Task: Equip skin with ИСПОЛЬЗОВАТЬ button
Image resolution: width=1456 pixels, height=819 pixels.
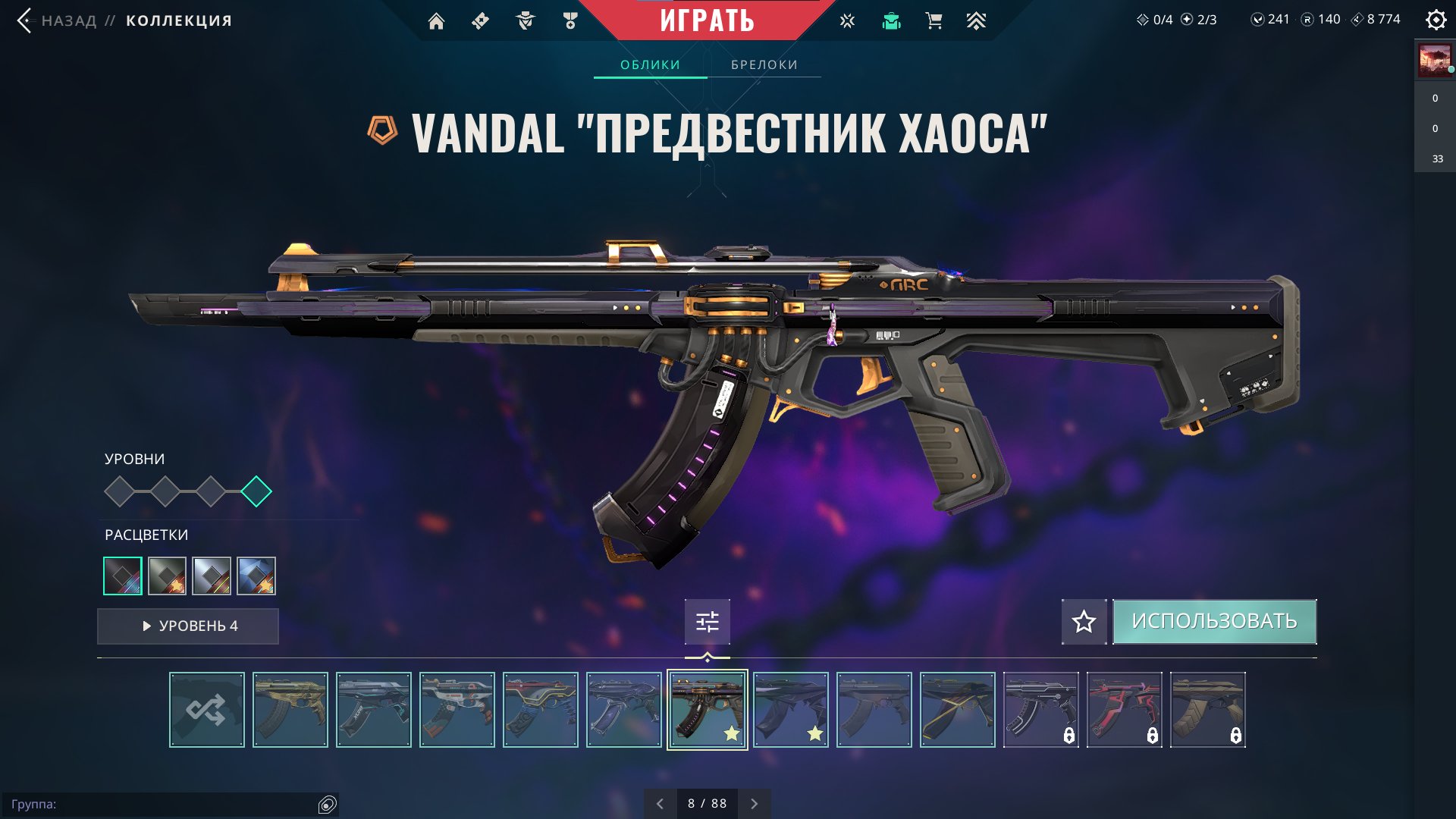Action: click(x=1214, y=622)
